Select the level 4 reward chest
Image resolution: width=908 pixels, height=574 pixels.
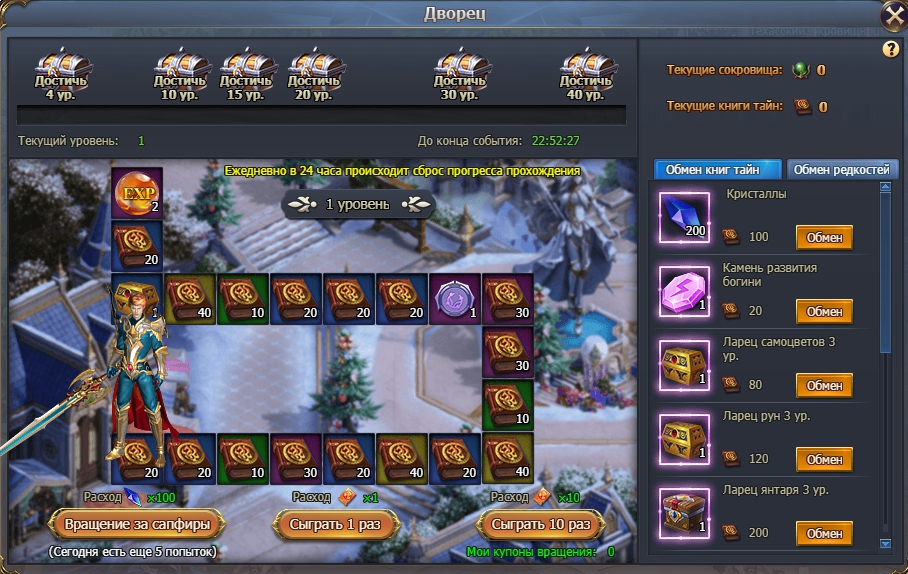[61, 70]
